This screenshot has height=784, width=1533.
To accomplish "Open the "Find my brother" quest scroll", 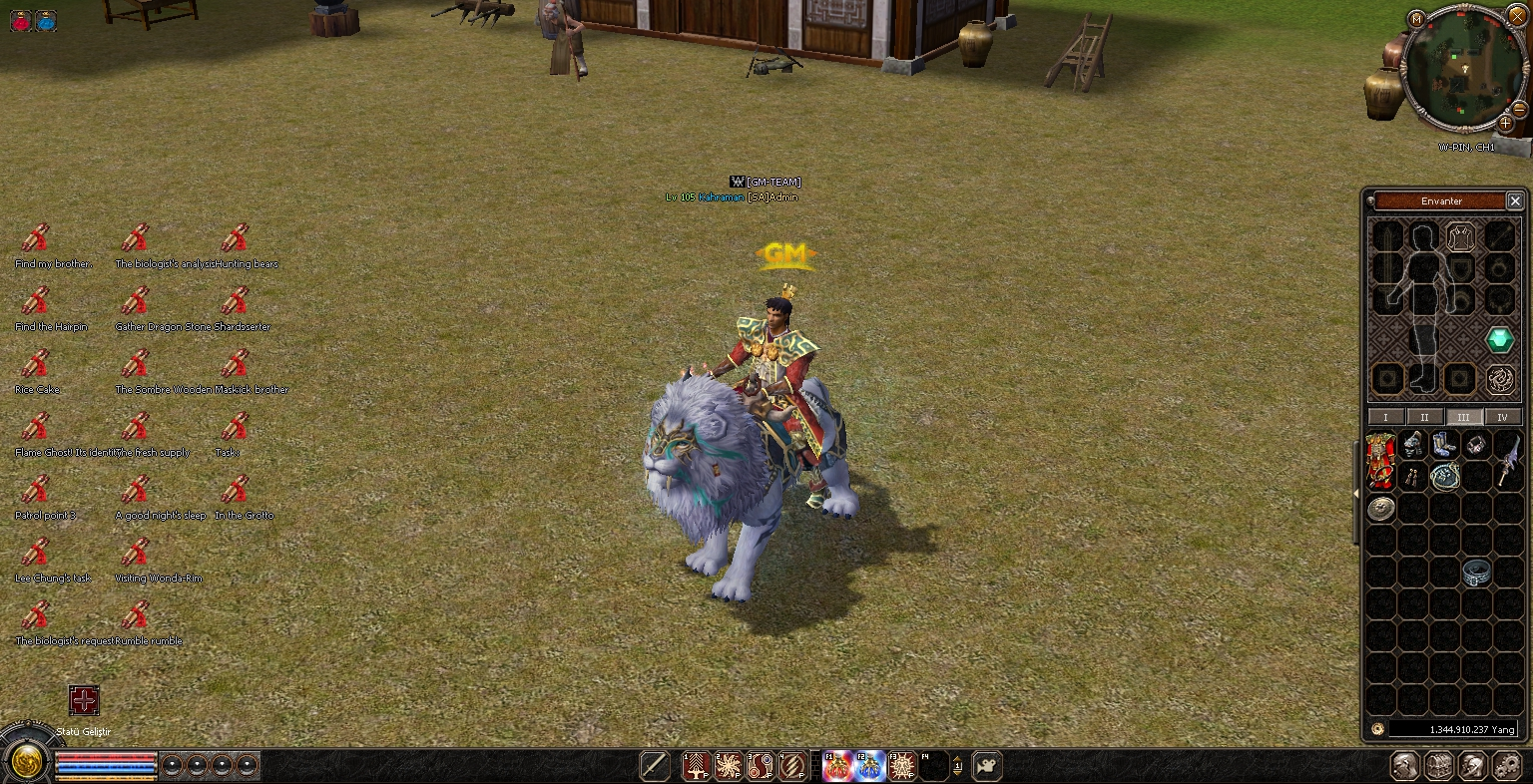I will 36,239.
